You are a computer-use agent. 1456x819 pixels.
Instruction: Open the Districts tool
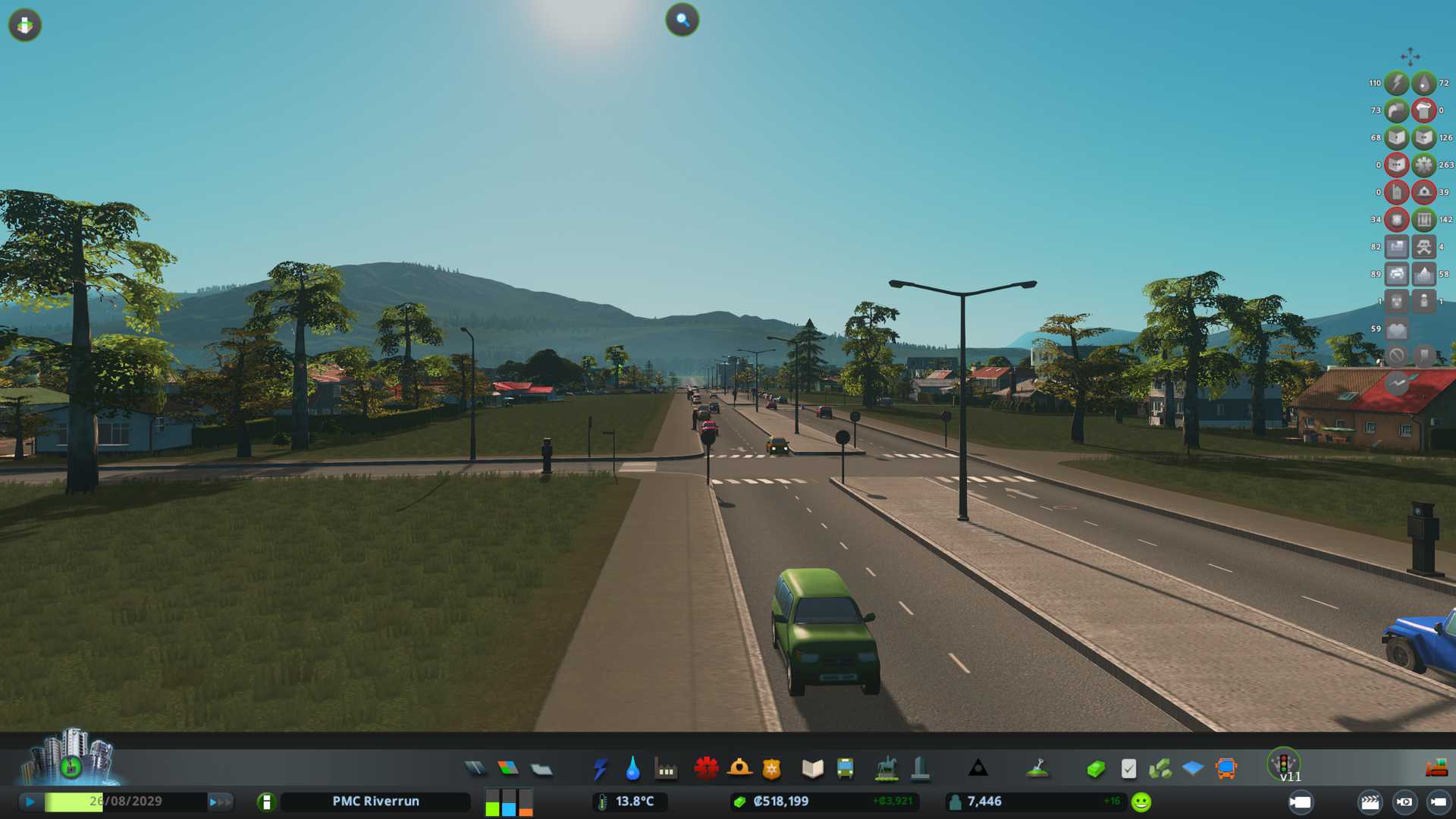coord(541,770)
